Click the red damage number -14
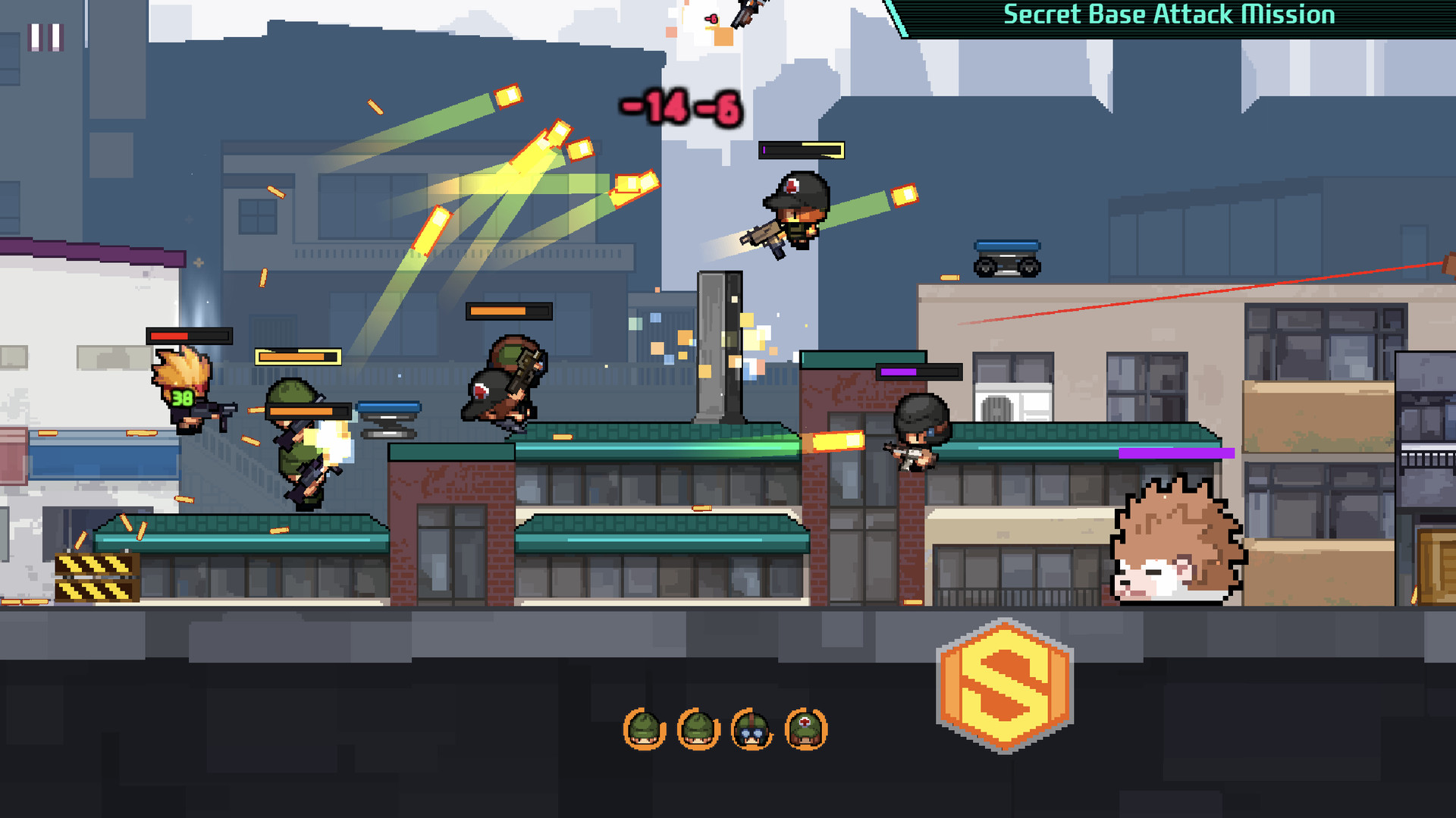Image resolution: width=1456 pixels, height=818 pixels. [654, 108]
